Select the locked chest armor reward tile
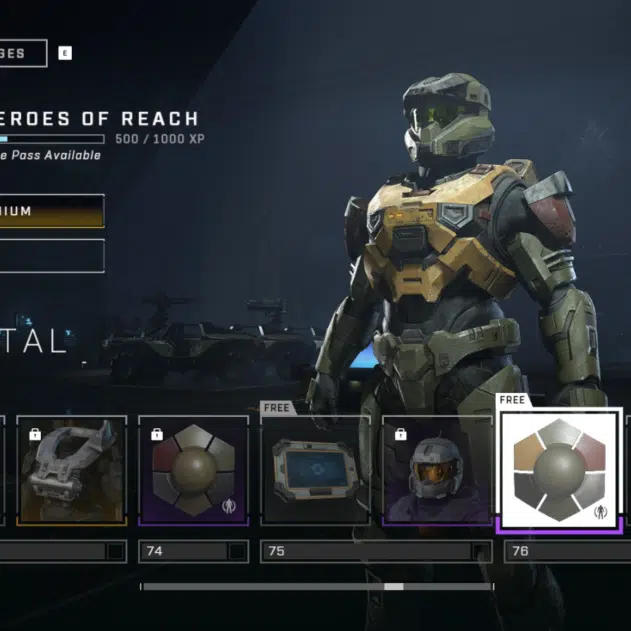This screenshot has width=631, height=631. pos(70,470)
